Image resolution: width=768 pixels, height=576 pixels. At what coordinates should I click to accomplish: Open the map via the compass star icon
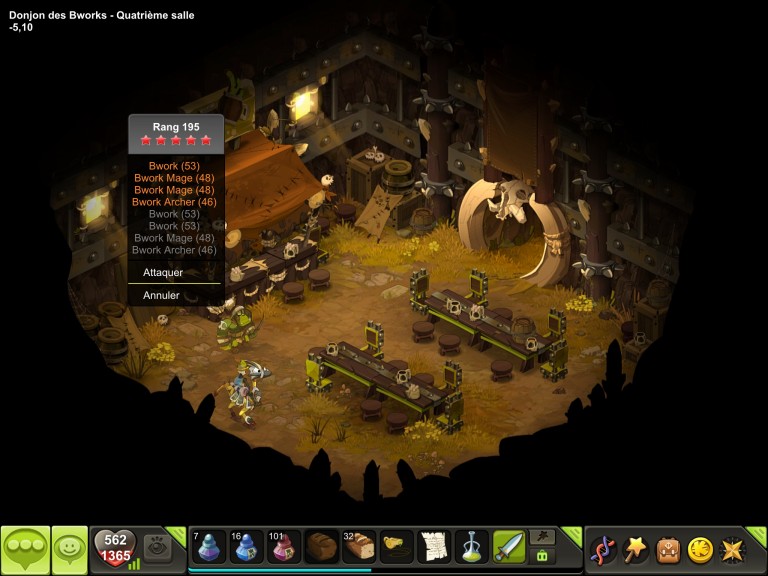(732, 549)
